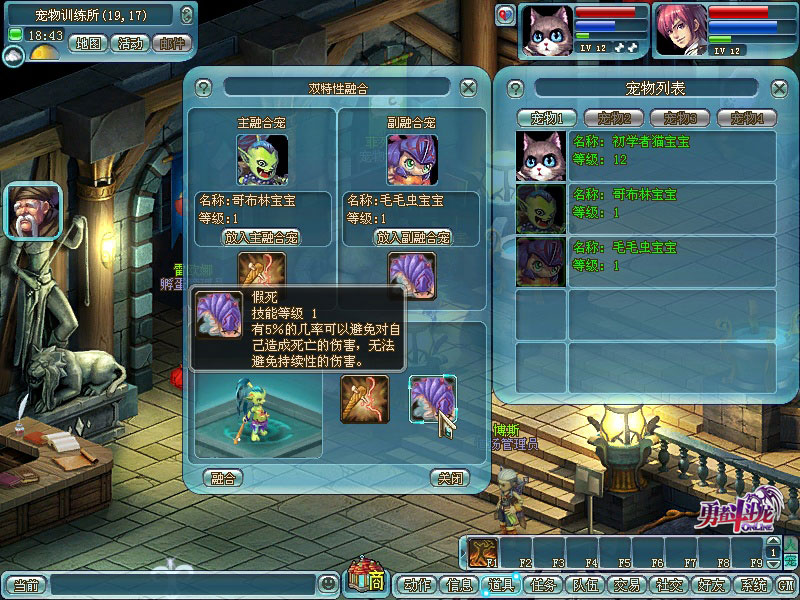Screen dimensions: 800x600
Task: Open the 地图 (Map) button
Action: tap(90, 44)
